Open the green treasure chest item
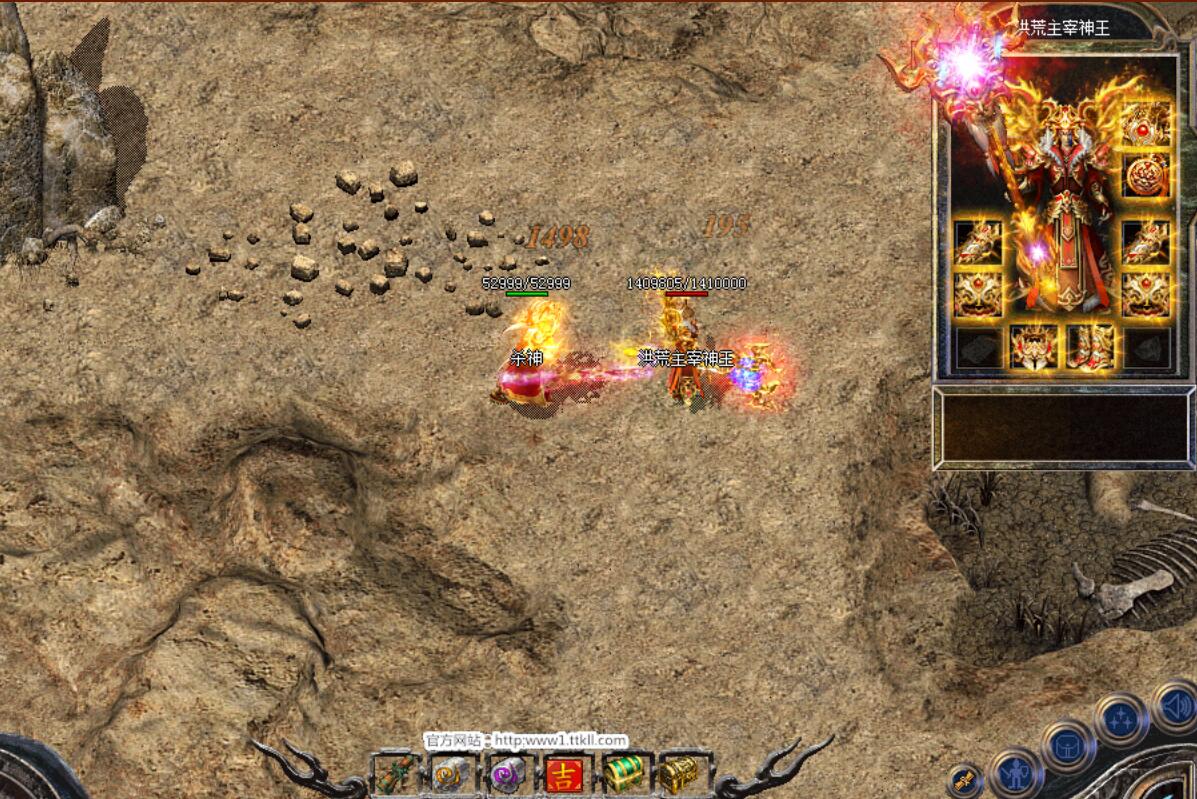Screen dimensions: 1197x799 tap(622, 774)
